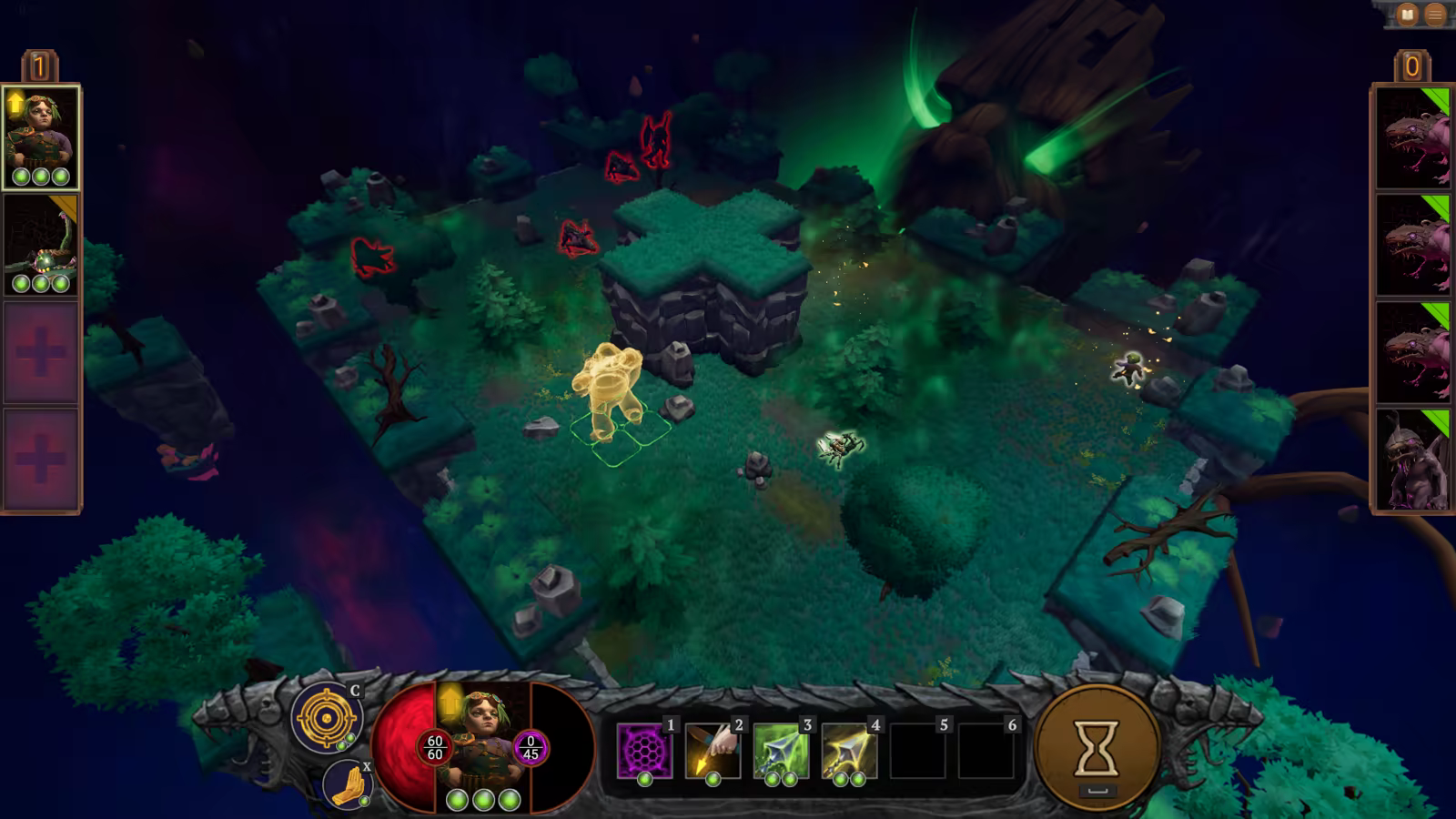This screenshot has height=819, width=1456.
Task: Click the hero portrait in the bottom bar
Action: click(x=482, y=739)
